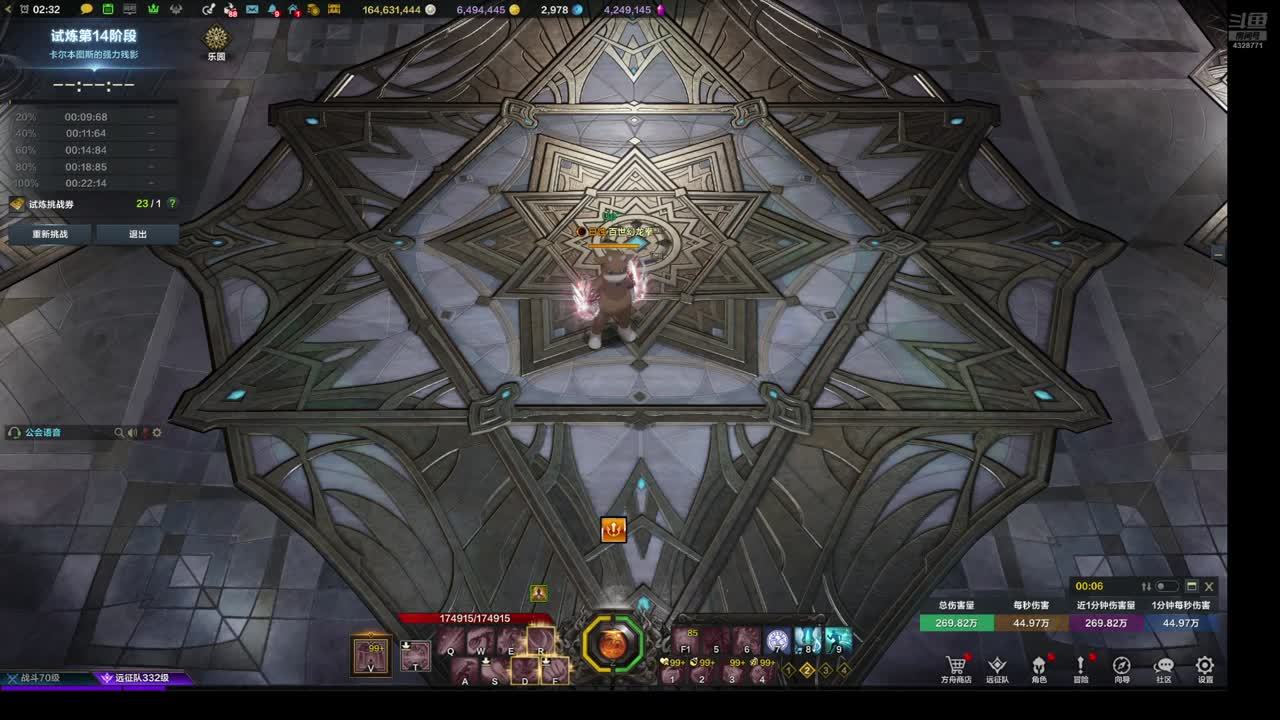Viewport: 1280px width, 720px height.
Task: Open the 设置 settings gear
Action: pos(1205,667)
